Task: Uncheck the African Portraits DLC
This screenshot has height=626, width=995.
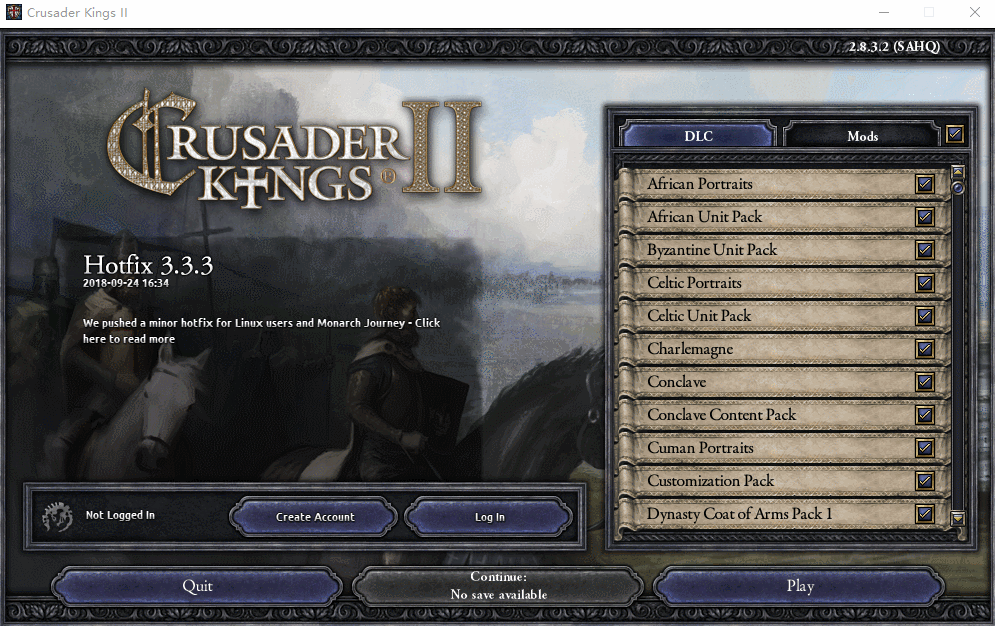Action: click(925, 184)
